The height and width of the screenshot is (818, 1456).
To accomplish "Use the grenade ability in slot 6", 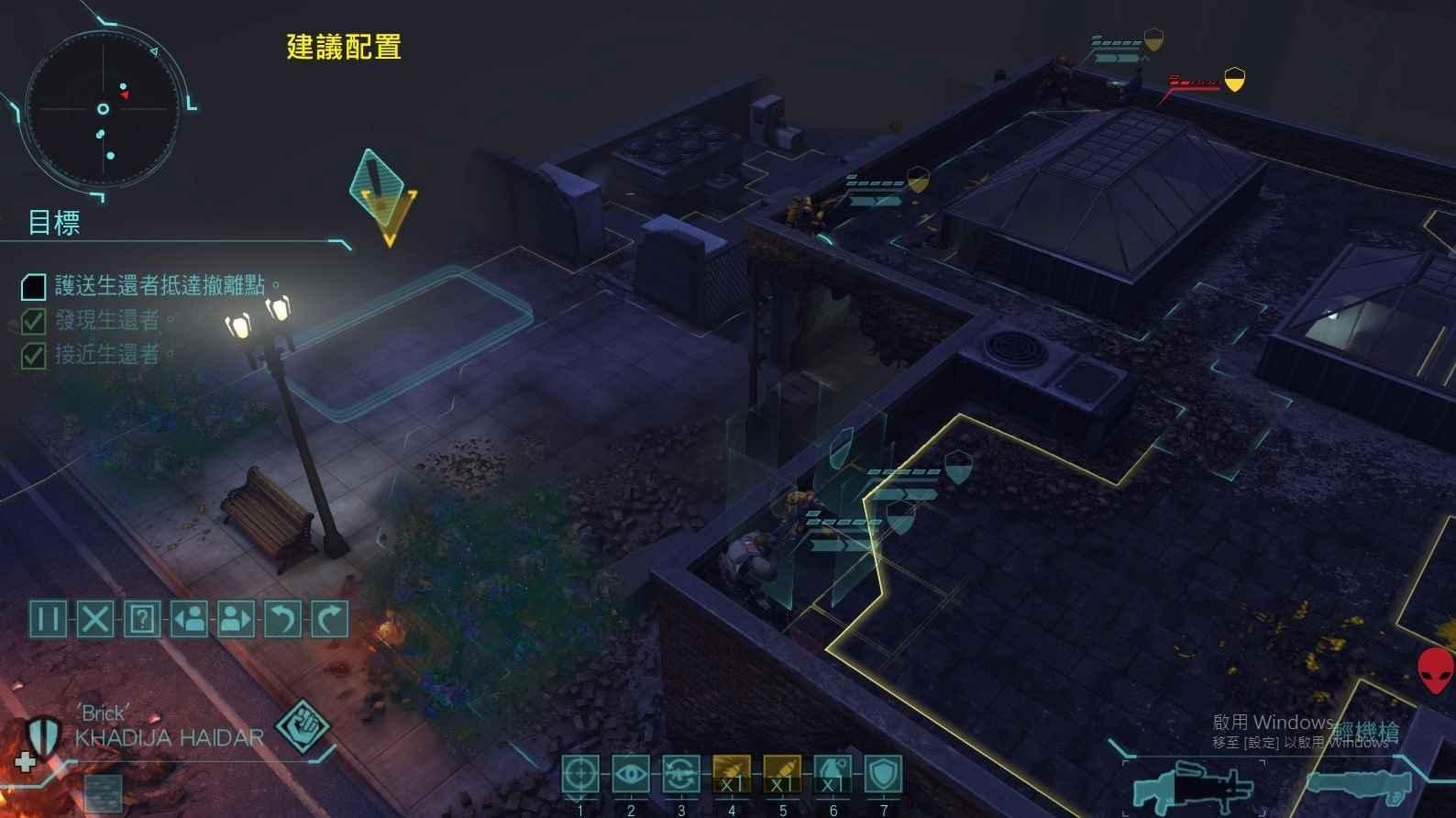I will tap(831, 775).
